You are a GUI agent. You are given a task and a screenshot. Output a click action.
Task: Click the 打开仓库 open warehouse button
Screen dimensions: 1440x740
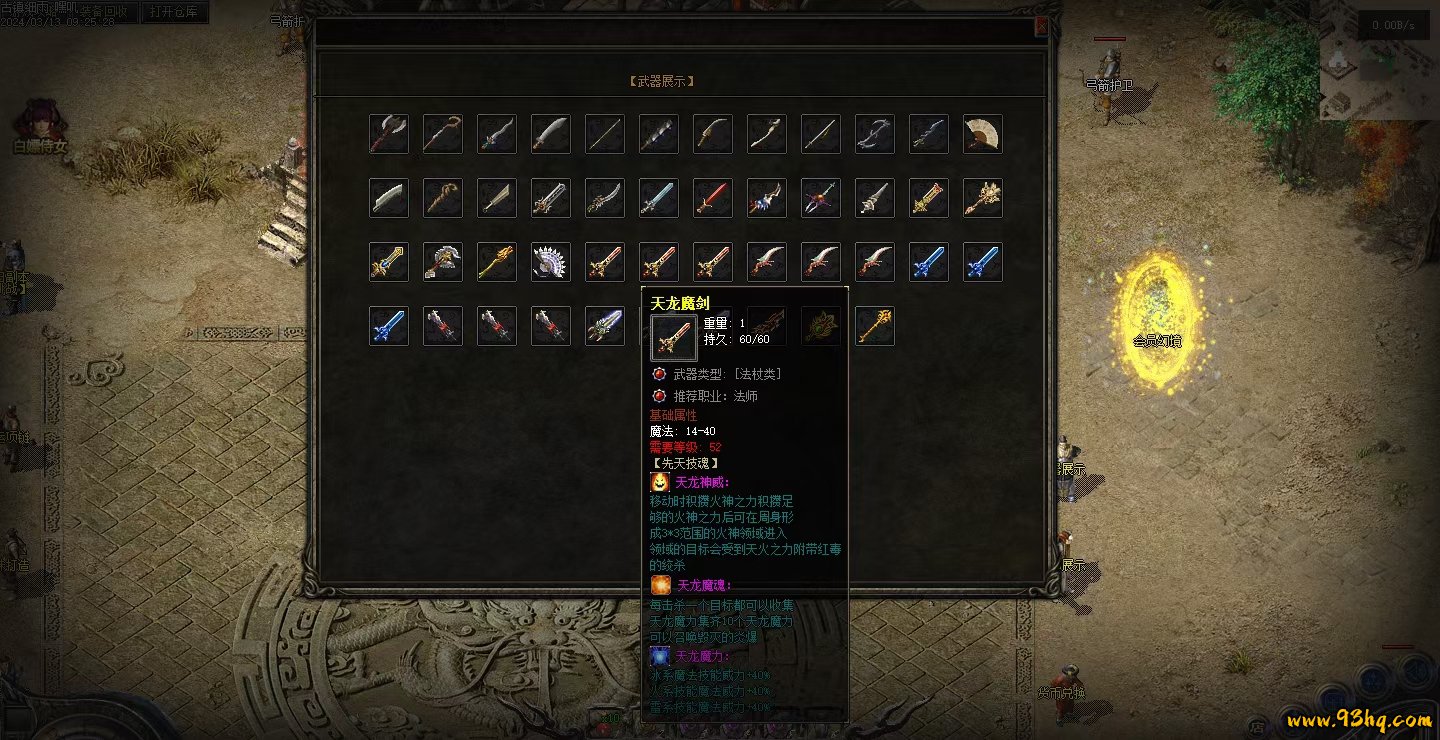(176, 12)
